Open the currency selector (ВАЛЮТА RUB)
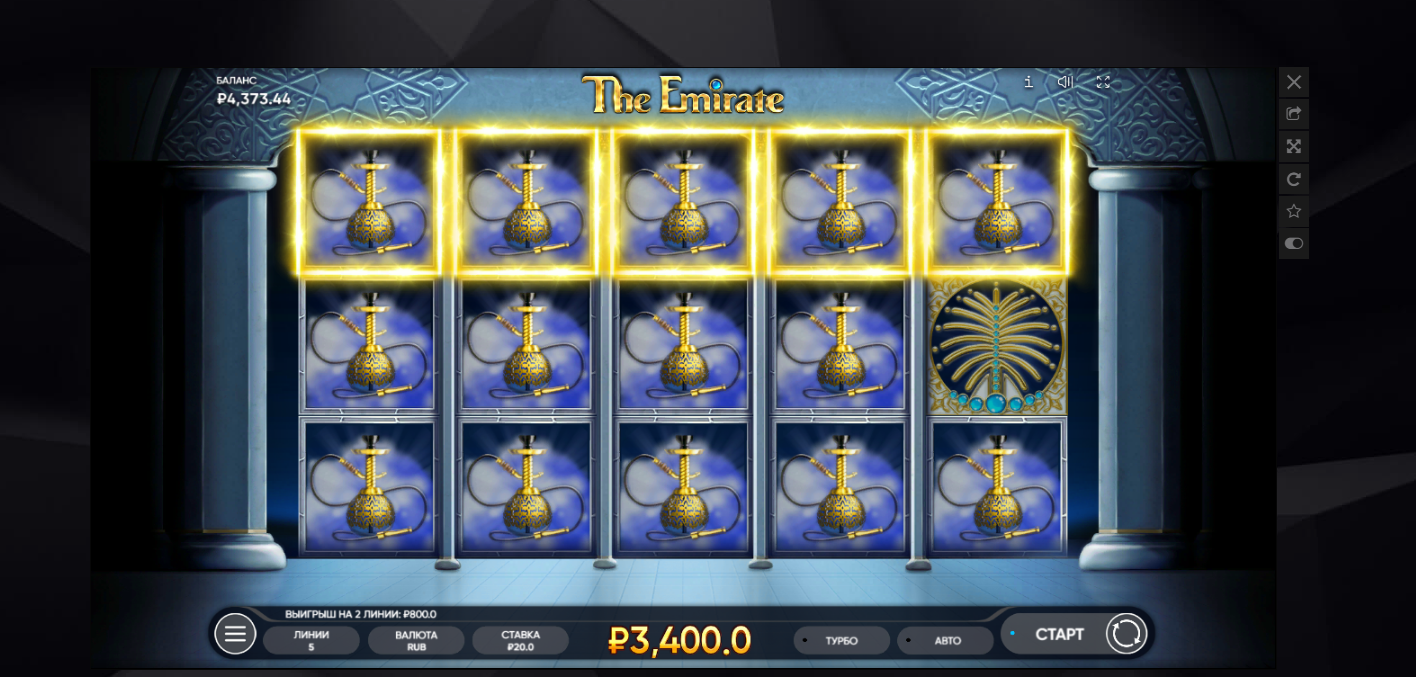 click(x=416, y=640)
